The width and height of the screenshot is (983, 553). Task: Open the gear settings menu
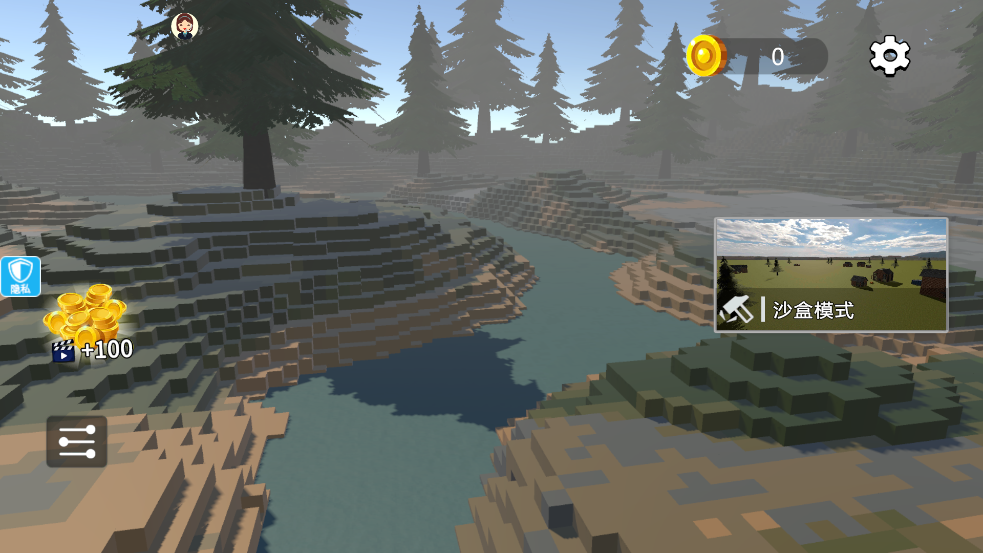(889, 56)
